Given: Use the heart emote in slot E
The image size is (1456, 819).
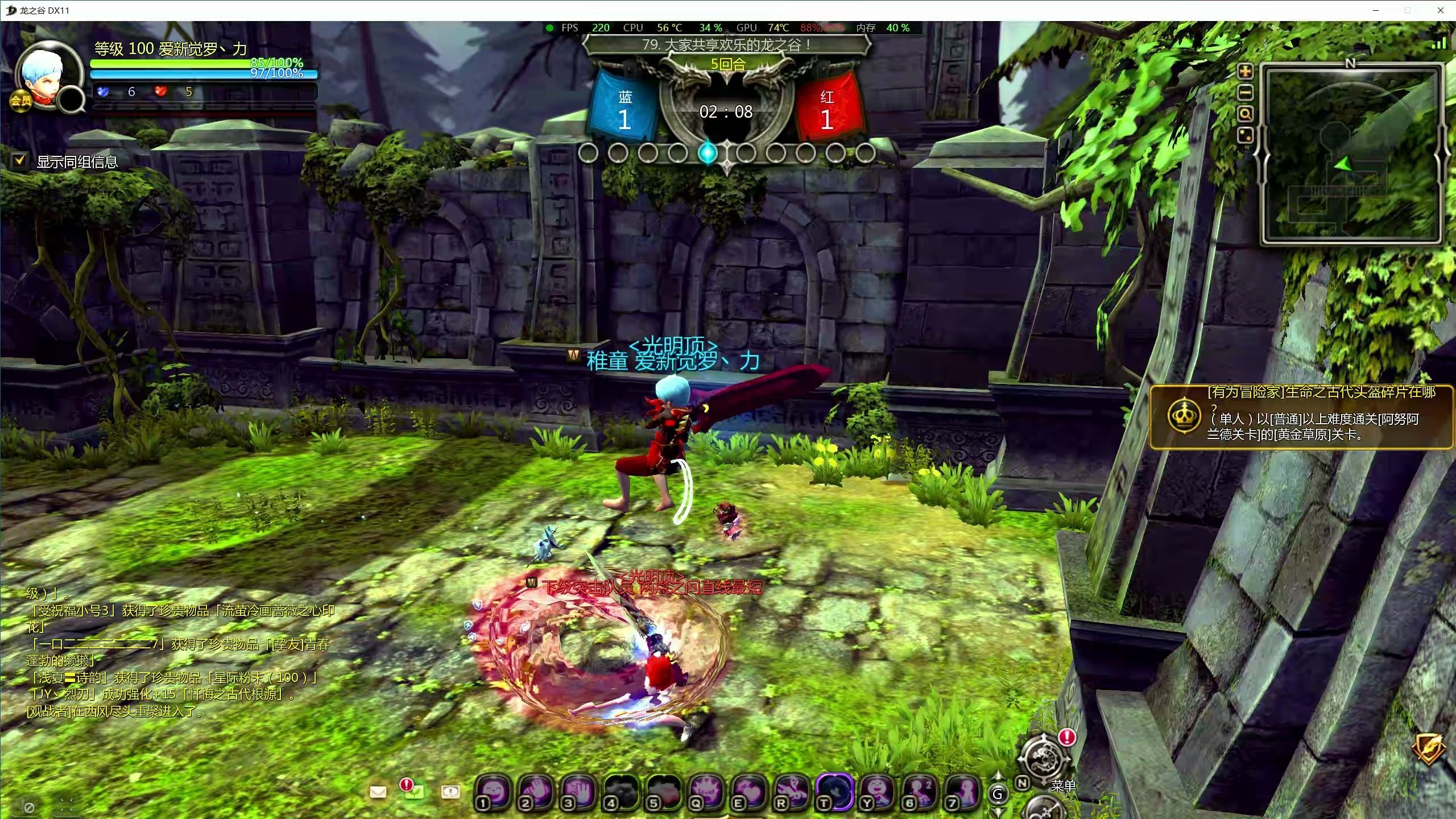Looking at the screenshot, I should [749, 791].
